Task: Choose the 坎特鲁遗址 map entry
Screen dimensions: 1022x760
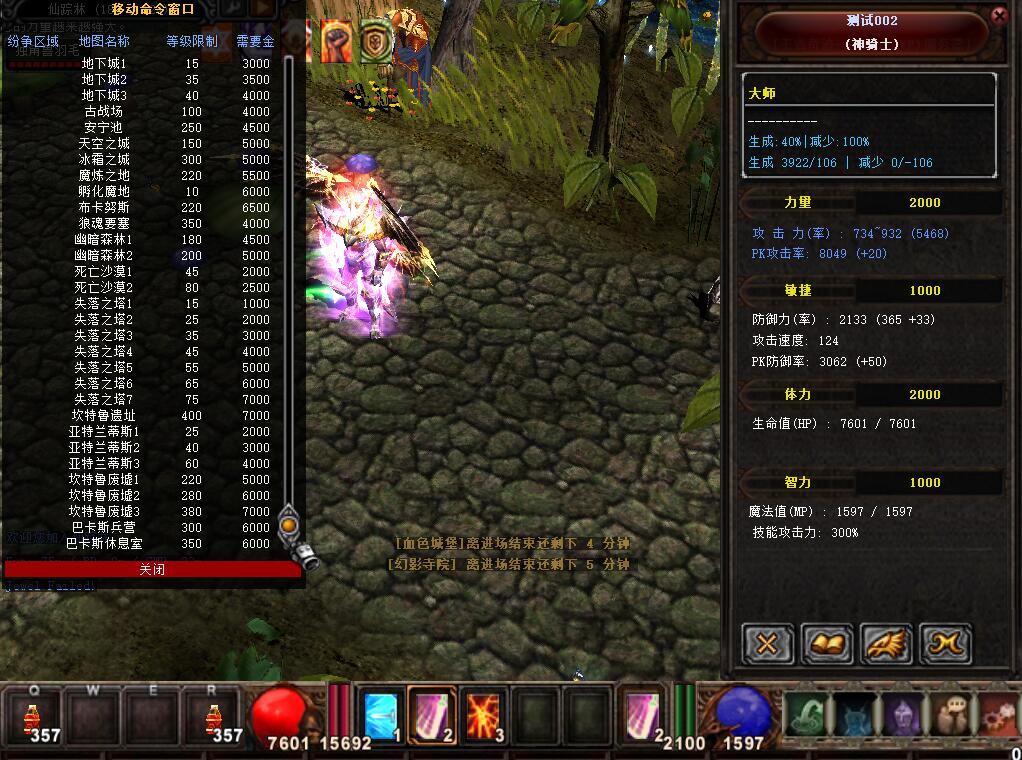Action: click(x=104, y=415)
